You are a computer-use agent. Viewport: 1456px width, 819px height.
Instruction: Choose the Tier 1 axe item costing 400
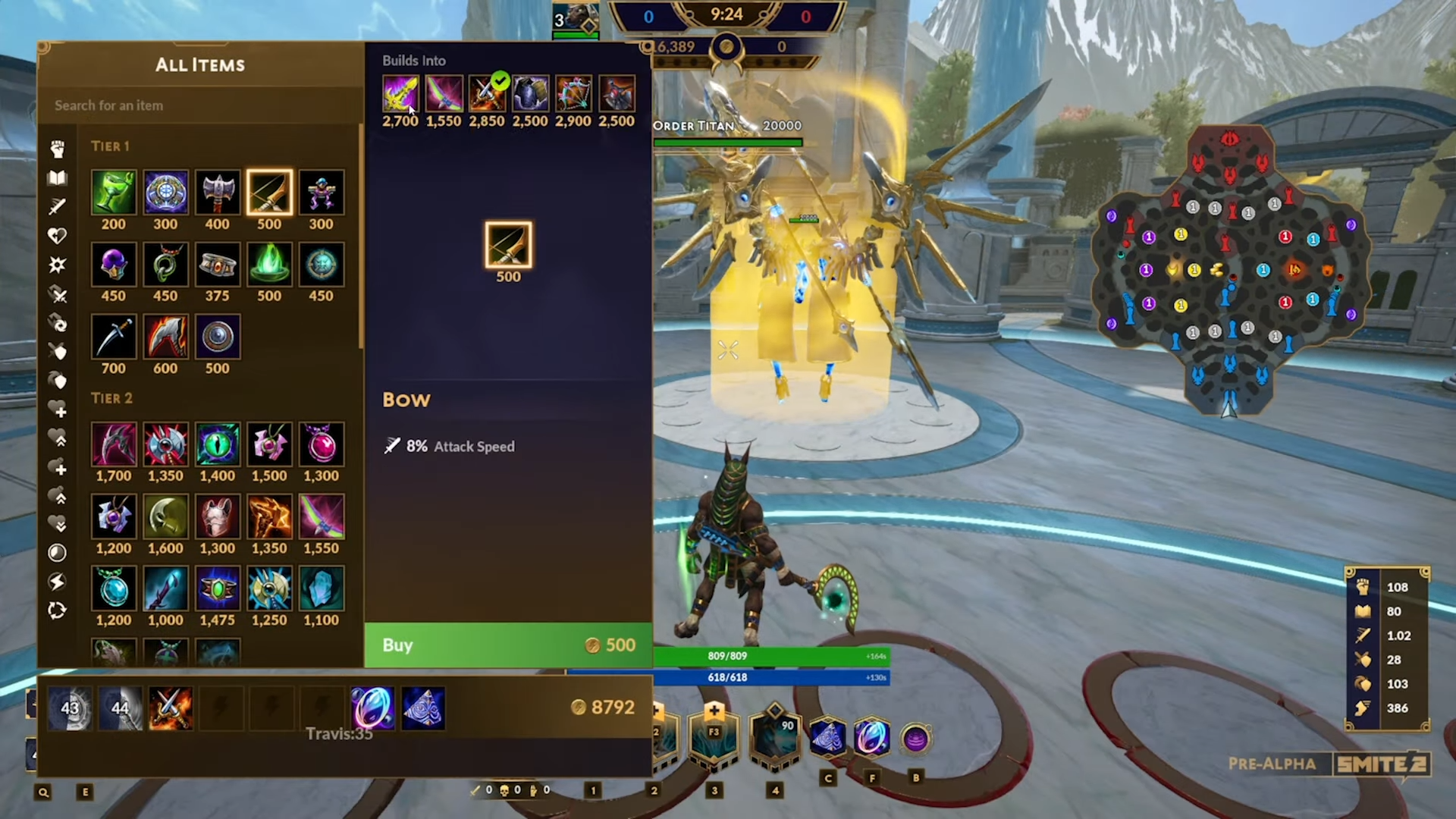pyautogui.click(x=218, y=193)
